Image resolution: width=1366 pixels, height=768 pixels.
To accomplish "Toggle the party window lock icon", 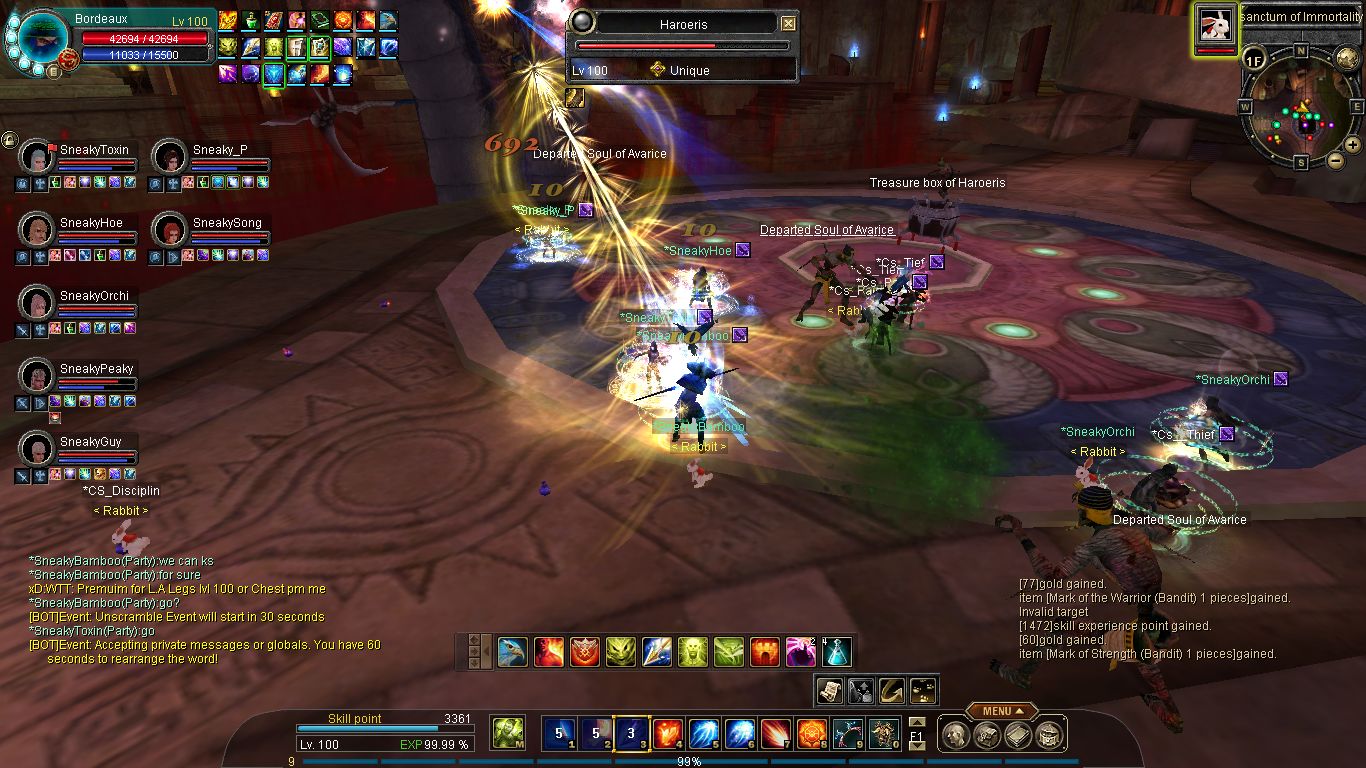I will [x=10, y=140].
